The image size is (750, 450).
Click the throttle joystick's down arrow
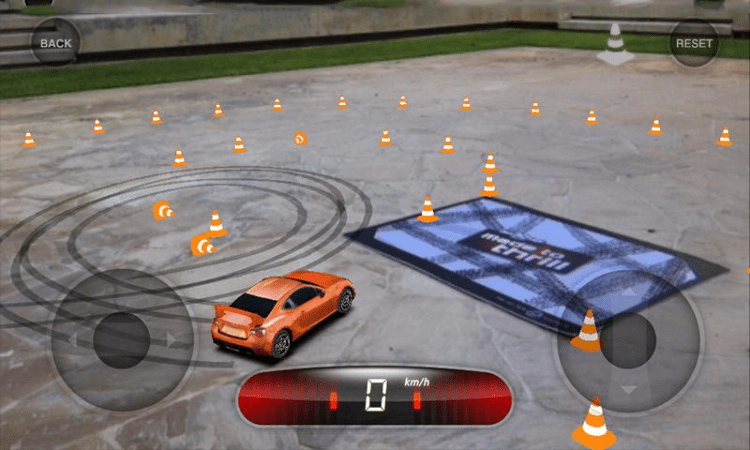click(628, 388)
